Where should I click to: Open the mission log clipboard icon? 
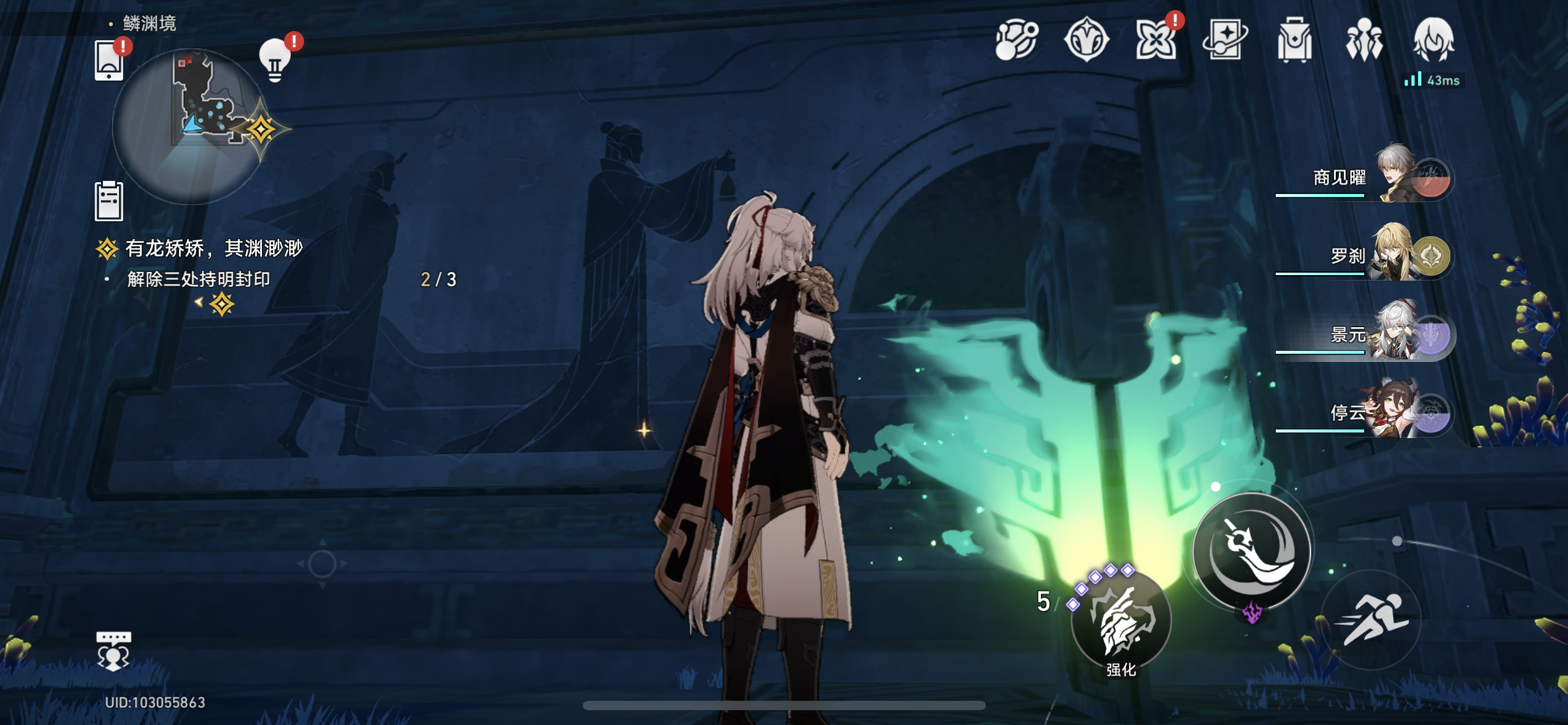click(109, 201)
